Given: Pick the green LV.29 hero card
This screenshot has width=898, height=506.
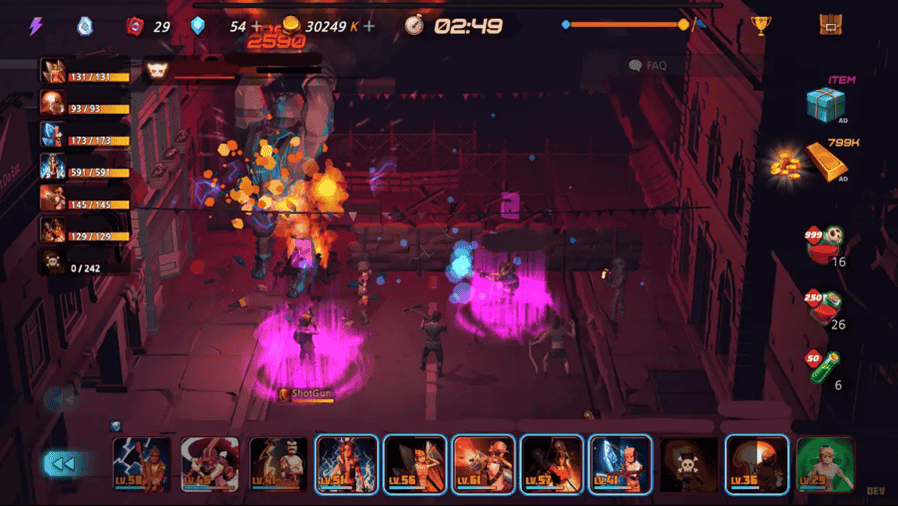Looking at the screenshot, I should [x=825, y=465].
